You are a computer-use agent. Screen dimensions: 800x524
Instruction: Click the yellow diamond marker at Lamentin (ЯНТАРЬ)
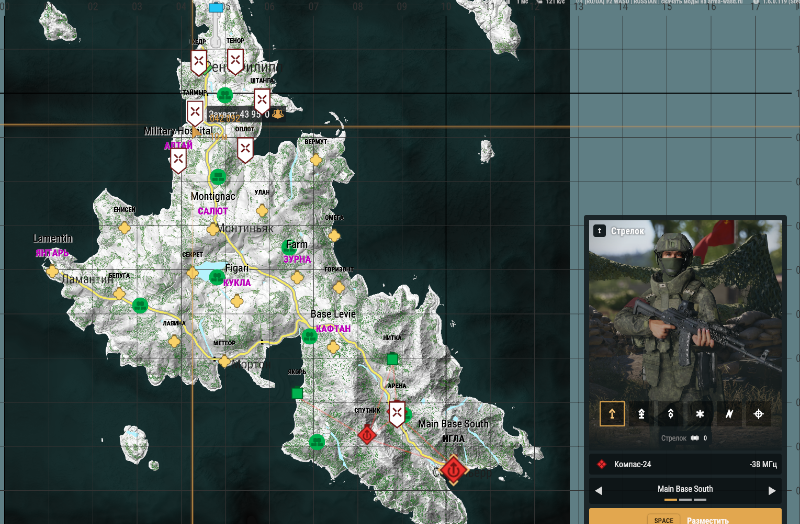click(52, 270)
